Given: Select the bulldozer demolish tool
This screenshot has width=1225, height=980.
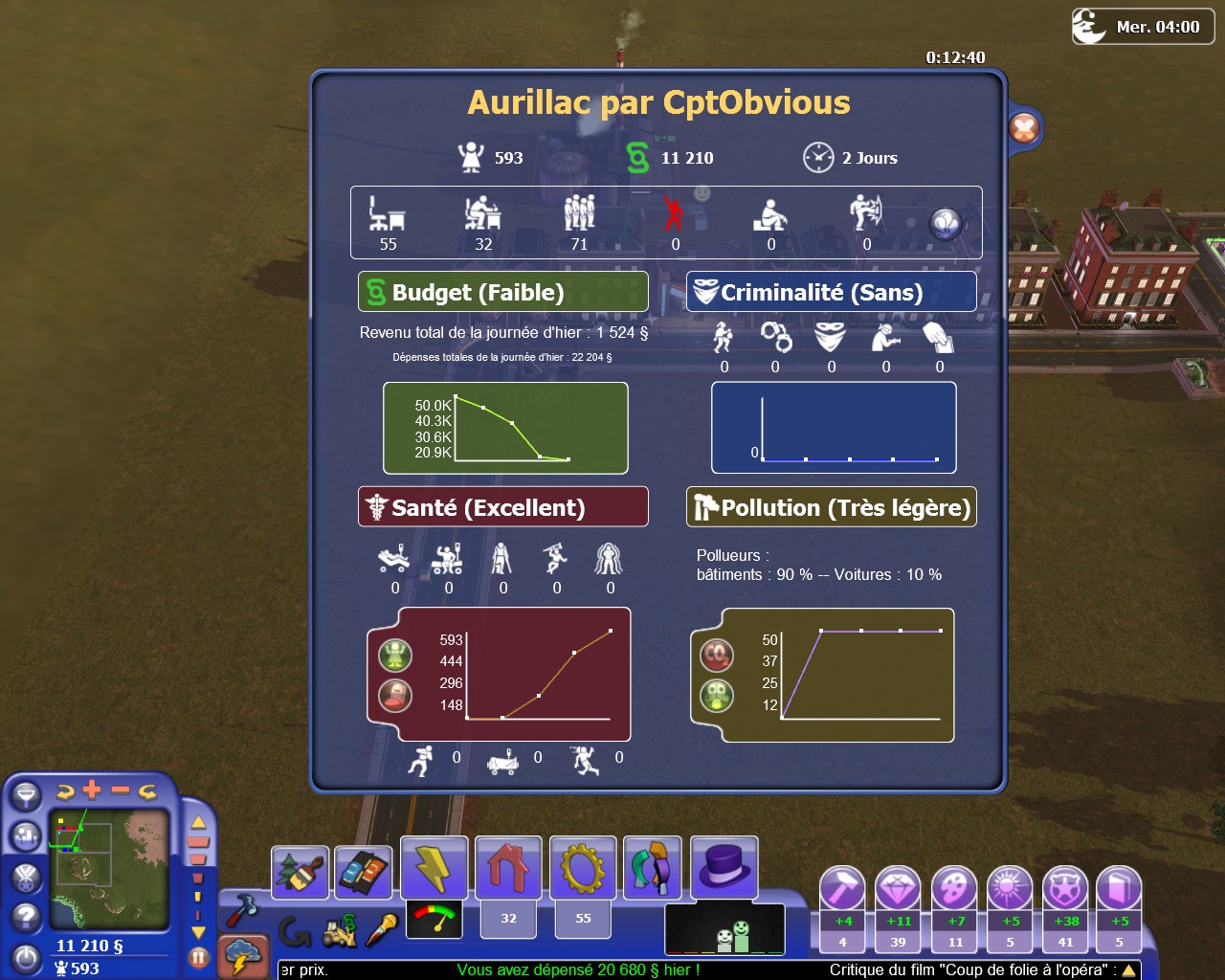Looking at the screenshot, I should 339,931.
